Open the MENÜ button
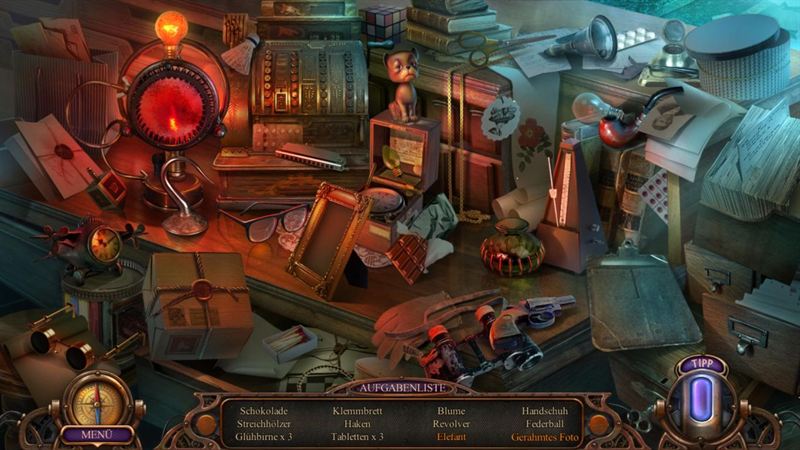 tap(98, 435)
